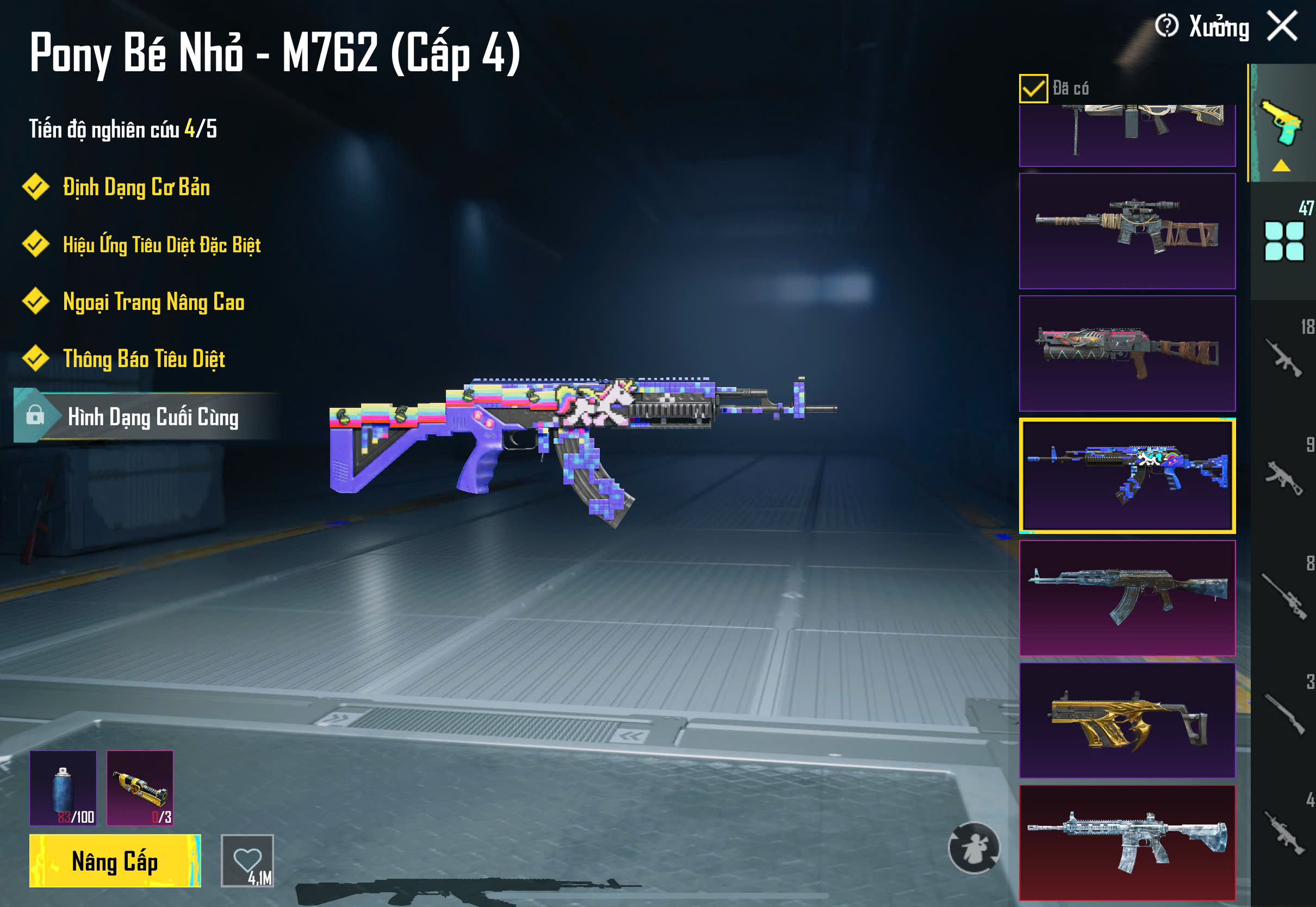Select the blue paint can material slot

[63, 788]
